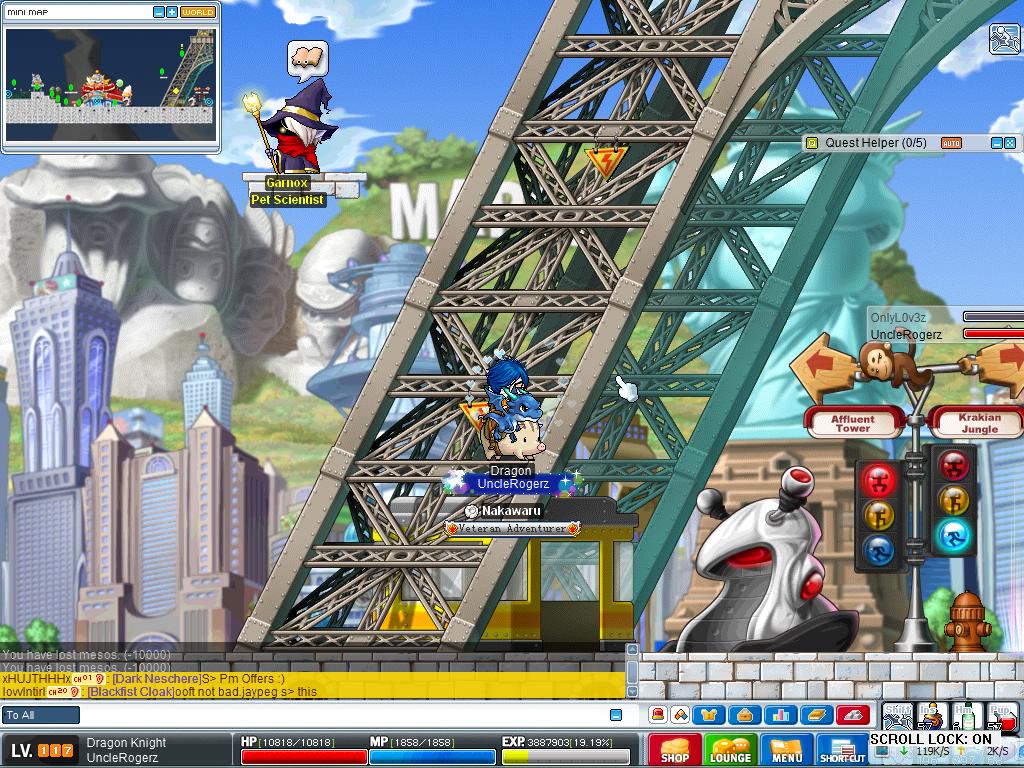Open the Lounge button
The image size is (1024, 768).
click(730, 750)
